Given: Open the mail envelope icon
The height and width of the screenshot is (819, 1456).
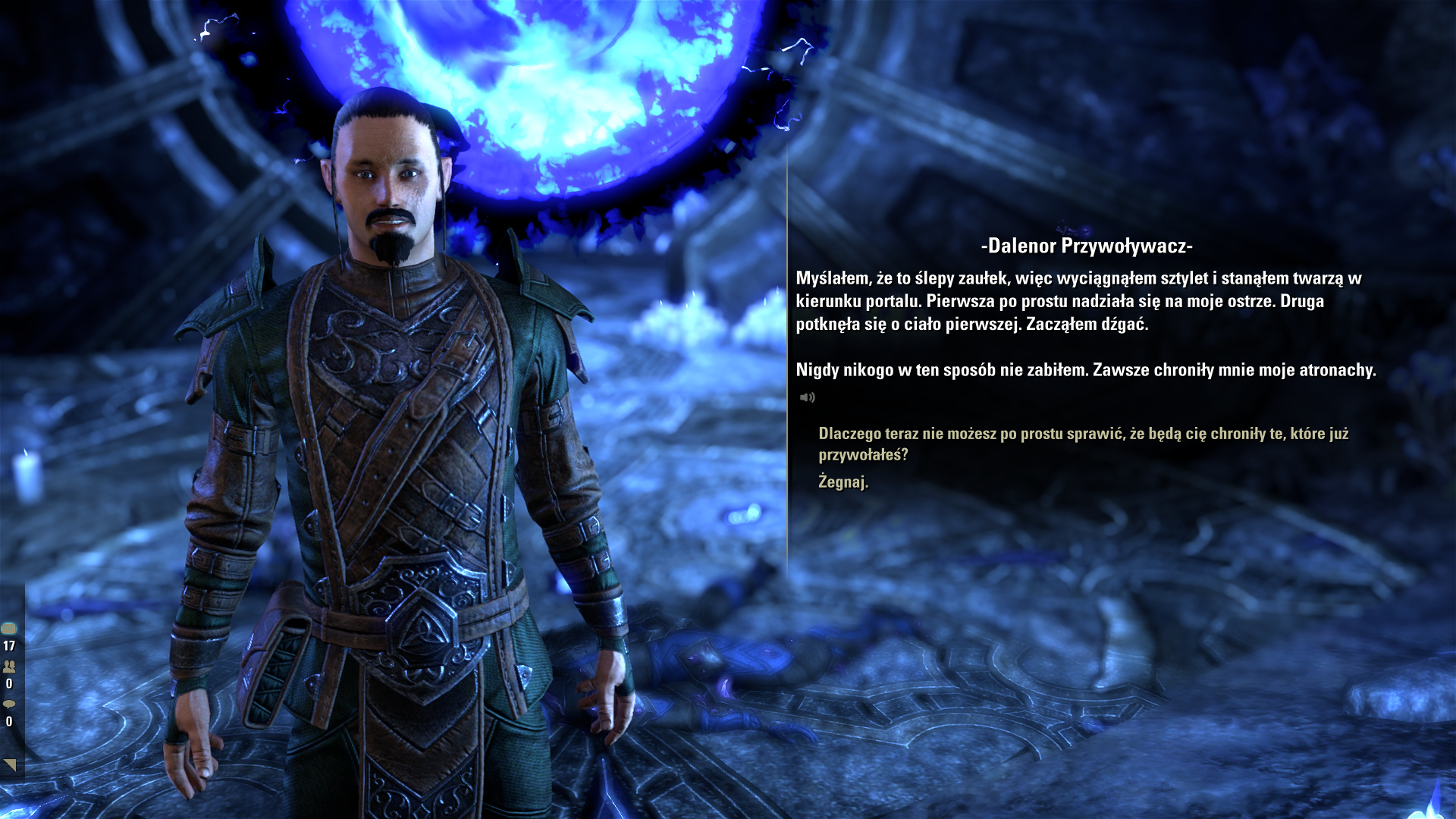Looking at the screenshot, I should point(9,629).
